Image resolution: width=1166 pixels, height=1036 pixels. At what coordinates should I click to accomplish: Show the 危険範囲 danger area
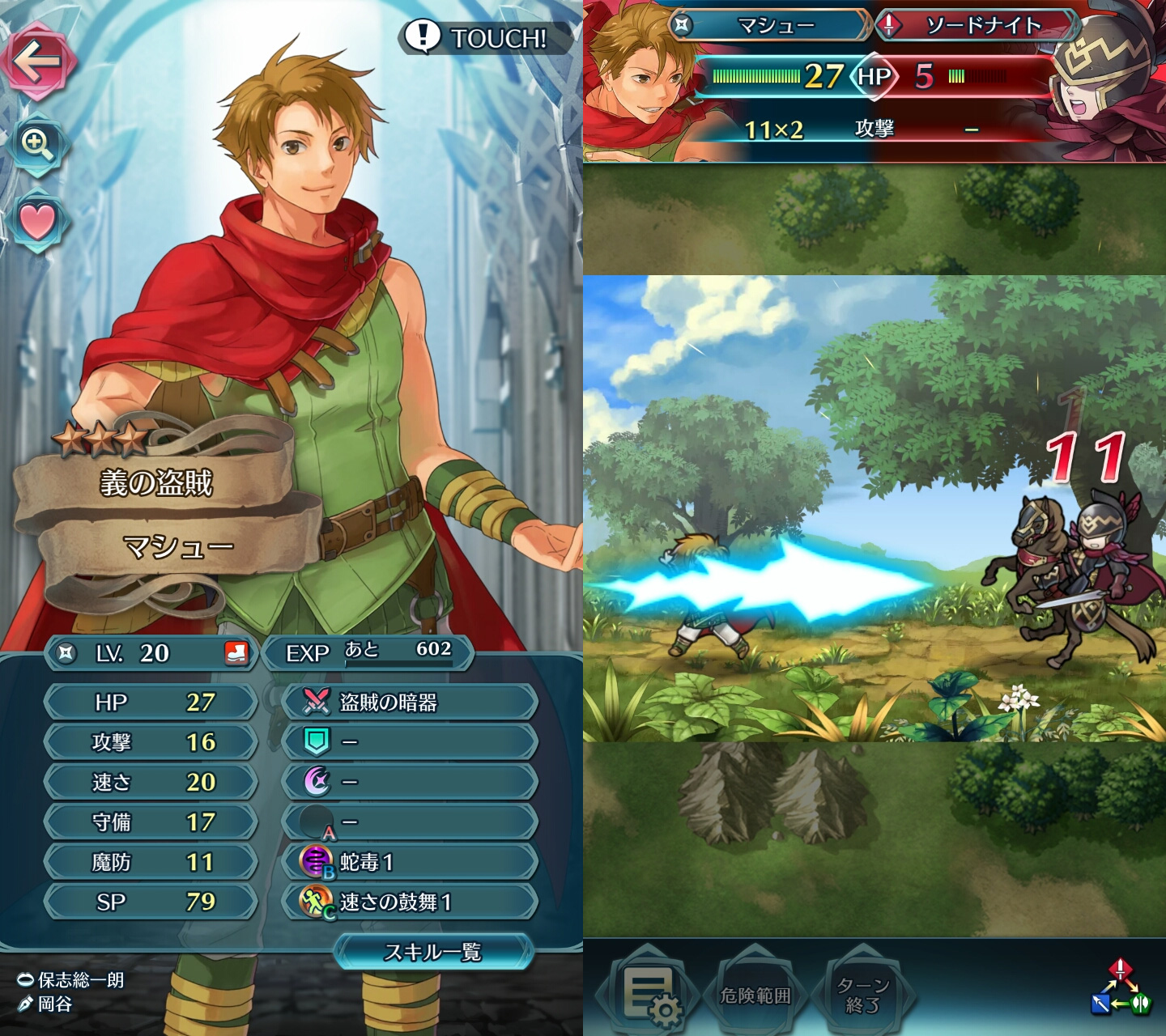point(755,995)
